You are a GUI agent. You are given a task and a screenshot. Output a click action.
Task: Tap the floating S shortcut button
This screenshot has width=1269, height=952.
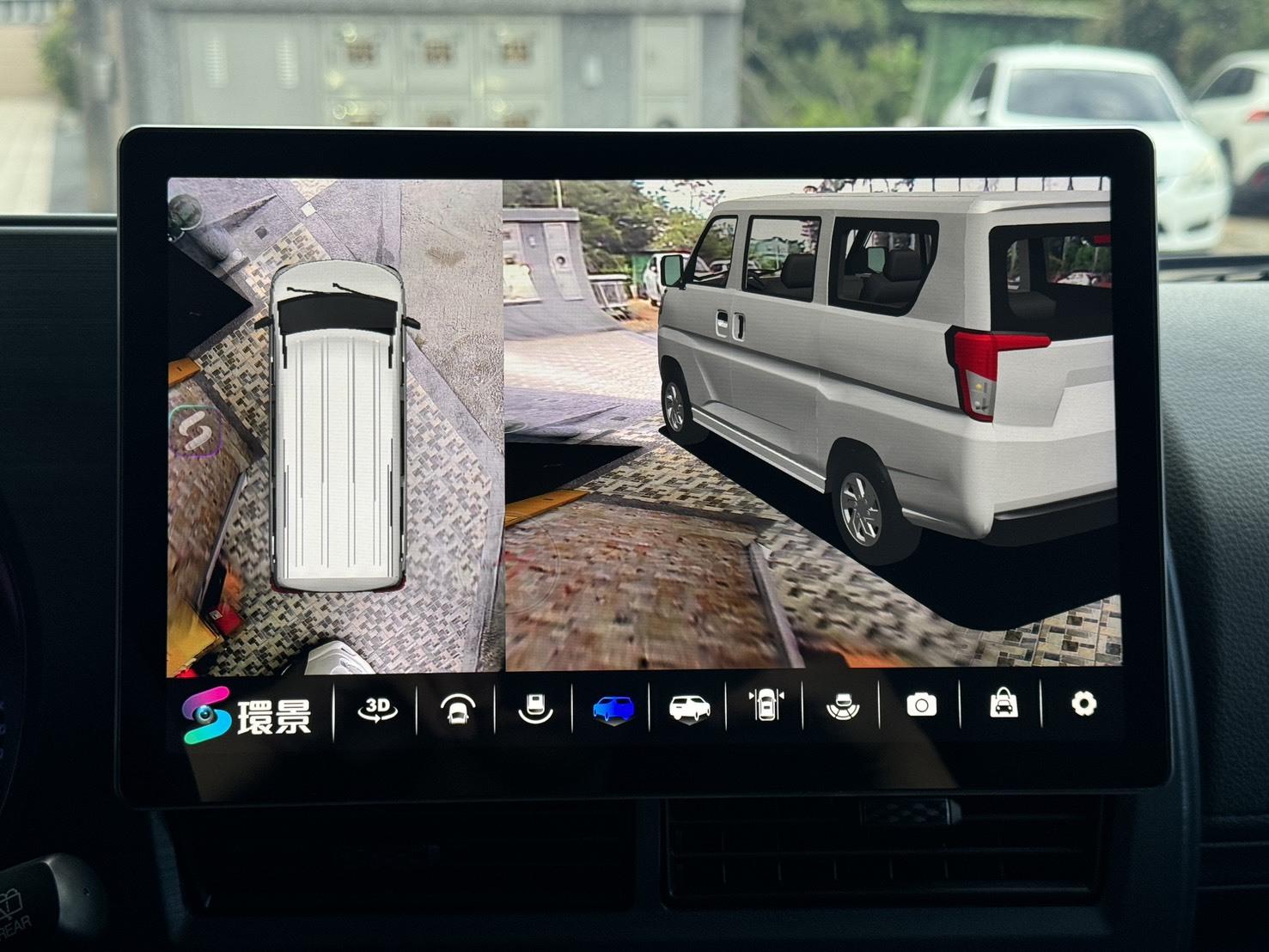coord(196,430)
